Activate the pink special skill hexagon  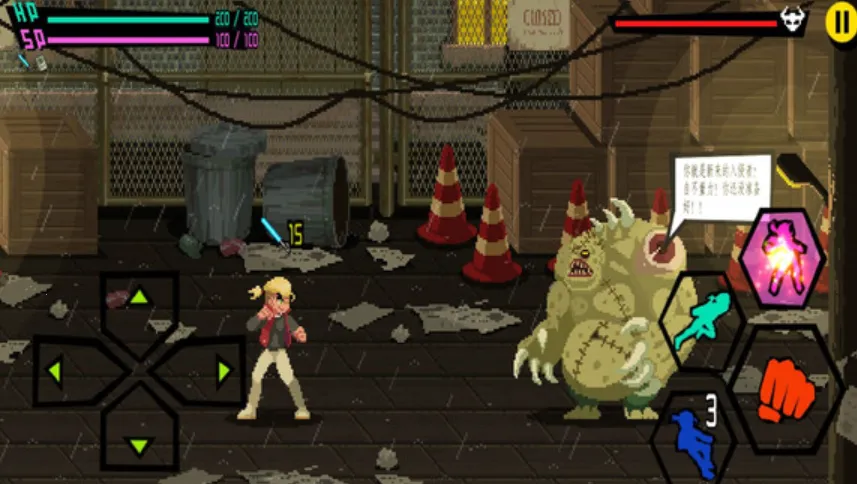click(x=783, y=258)
